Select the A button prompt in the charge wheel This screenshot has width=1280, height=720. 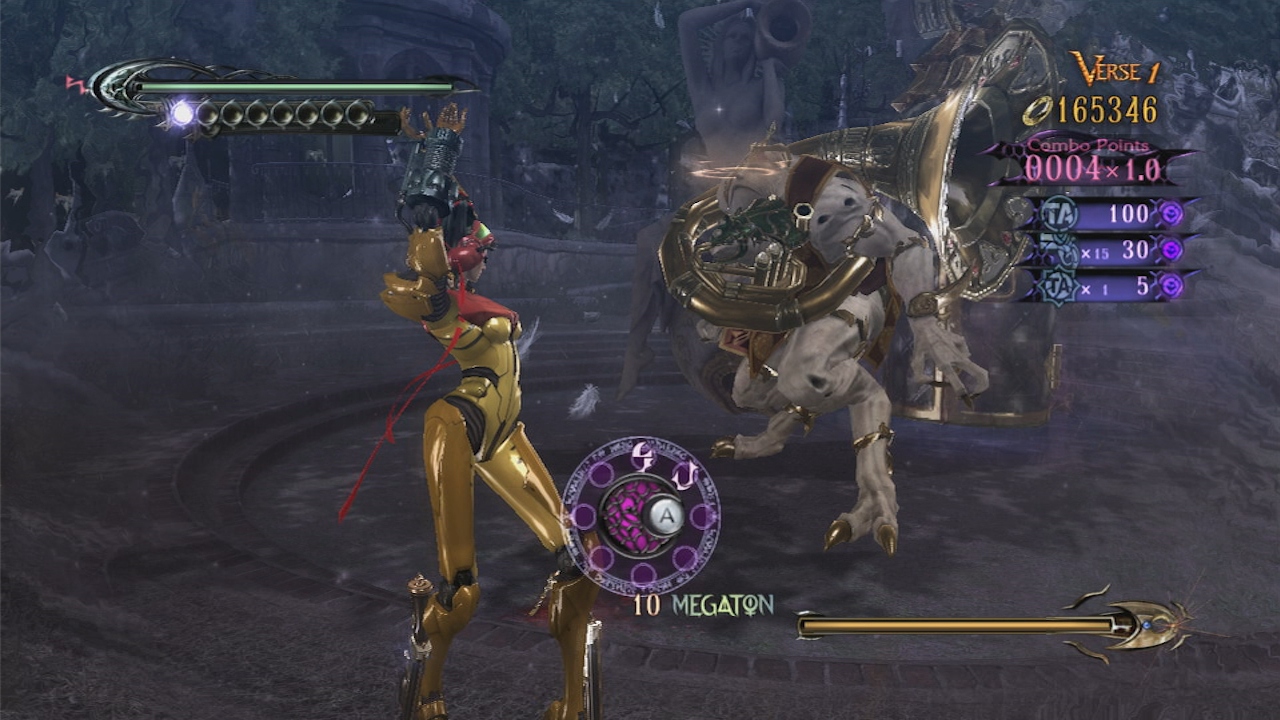666,513
